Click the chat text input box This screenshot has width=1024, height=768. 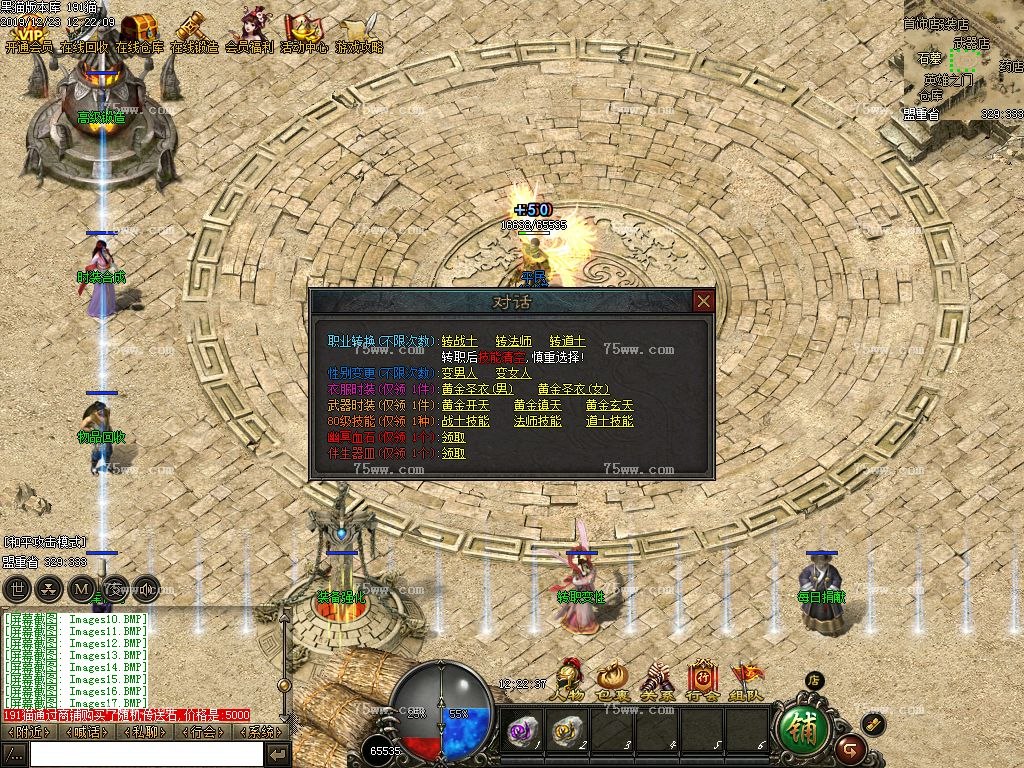tap(146, 753)
